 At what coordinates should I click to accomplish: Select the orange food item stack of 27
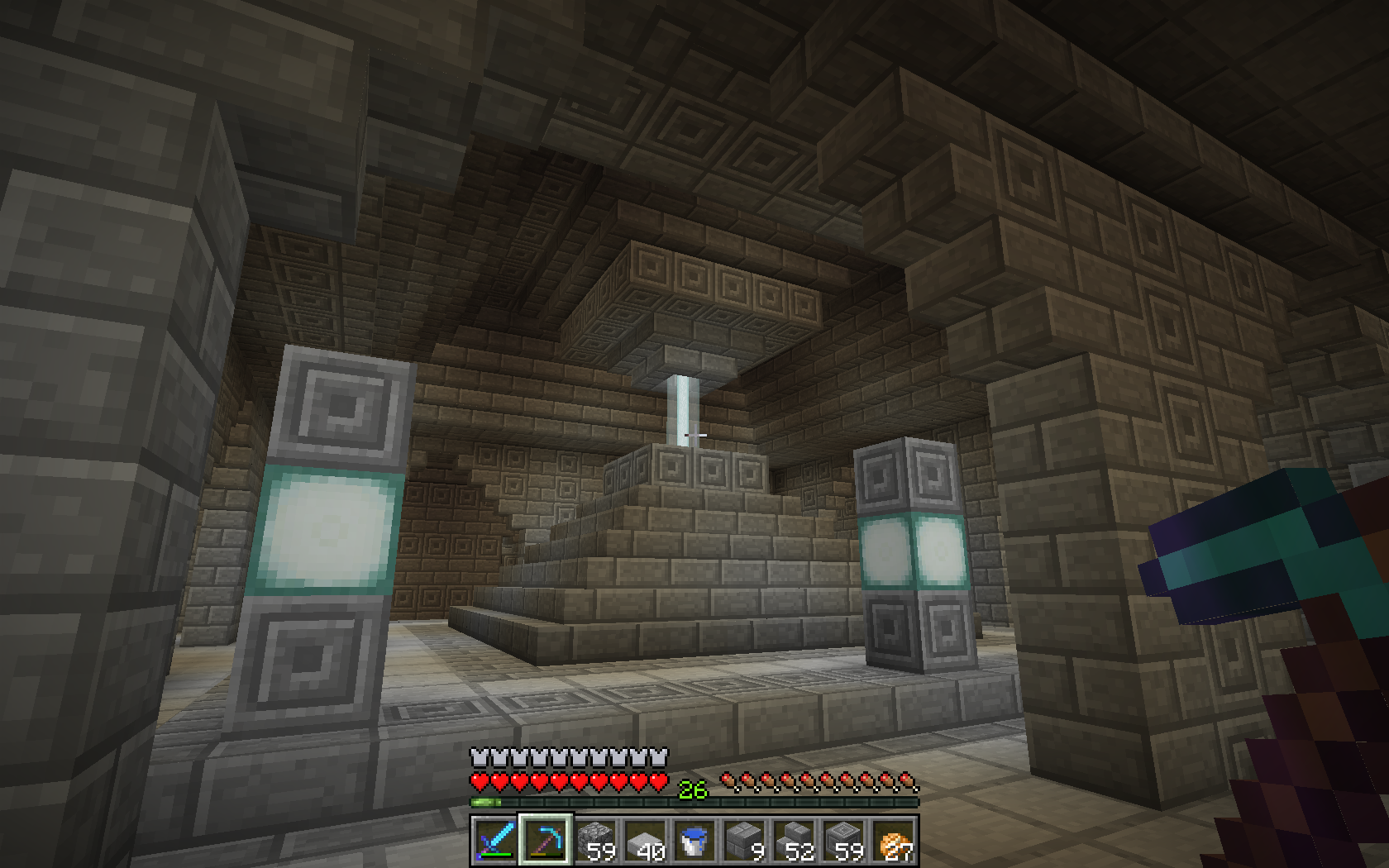tap(894, 841)
